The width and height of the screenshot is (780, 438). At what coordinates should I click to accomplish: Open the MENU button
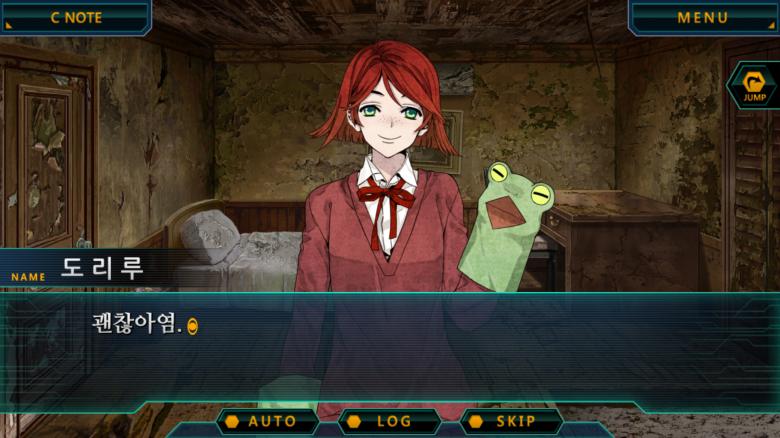[x=703, y=17]
